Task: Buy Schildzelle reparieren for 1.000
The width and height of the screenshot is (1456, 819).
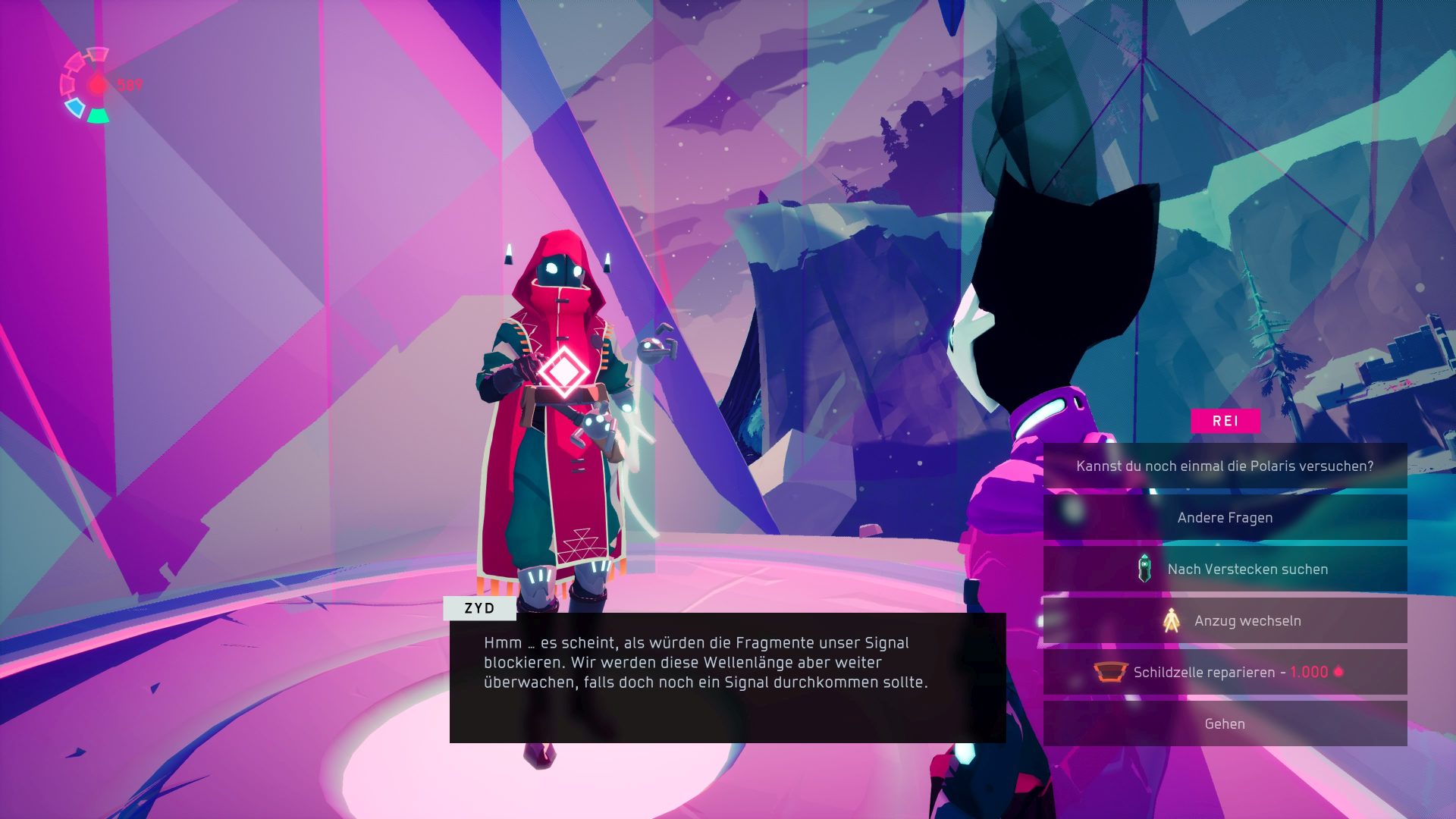Action: pos(1225,673)
